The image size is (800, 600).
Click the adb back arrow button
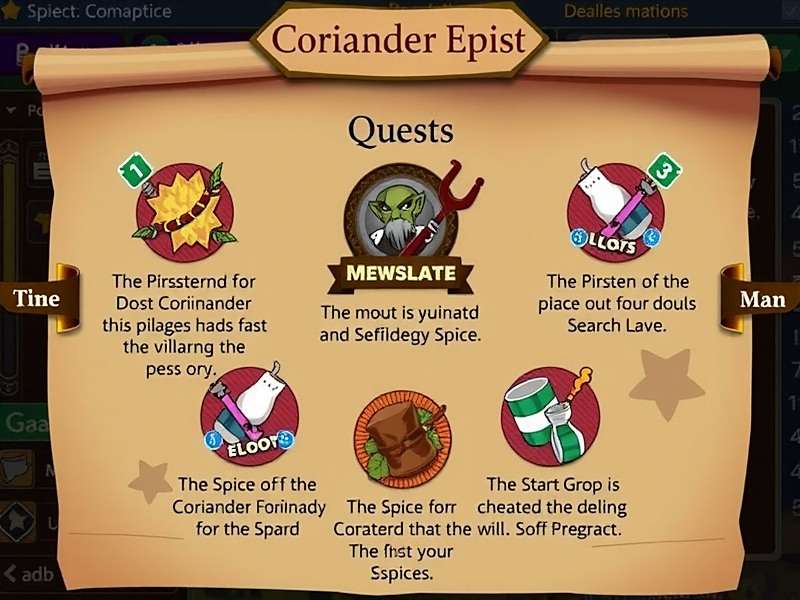[30, 574]
